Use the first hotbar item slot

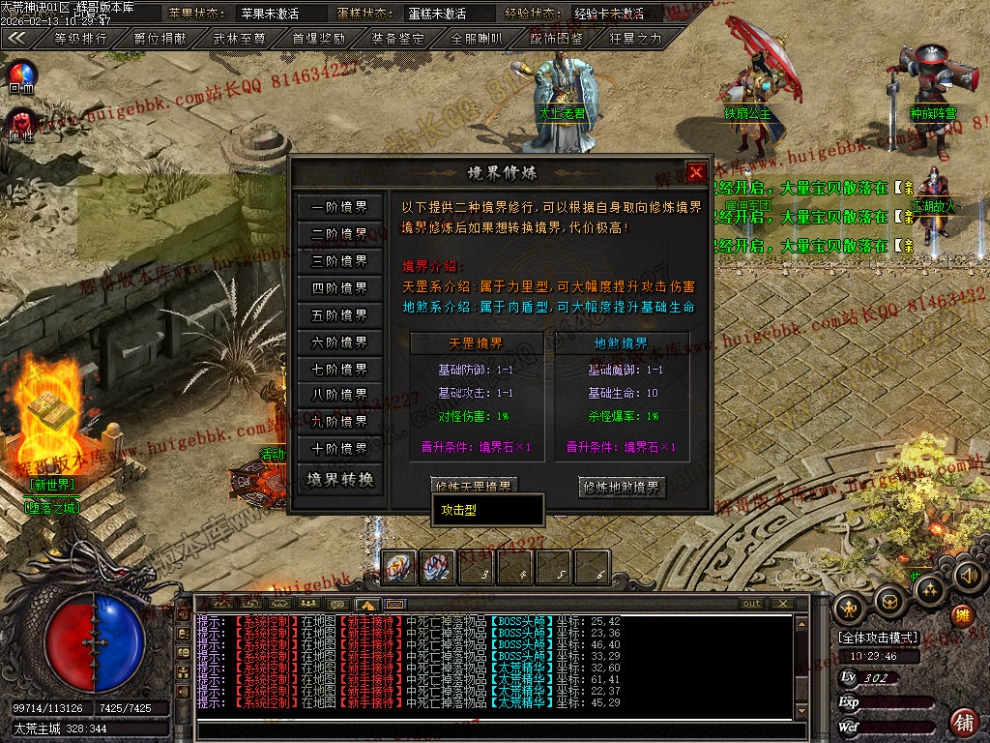(400, 568)
